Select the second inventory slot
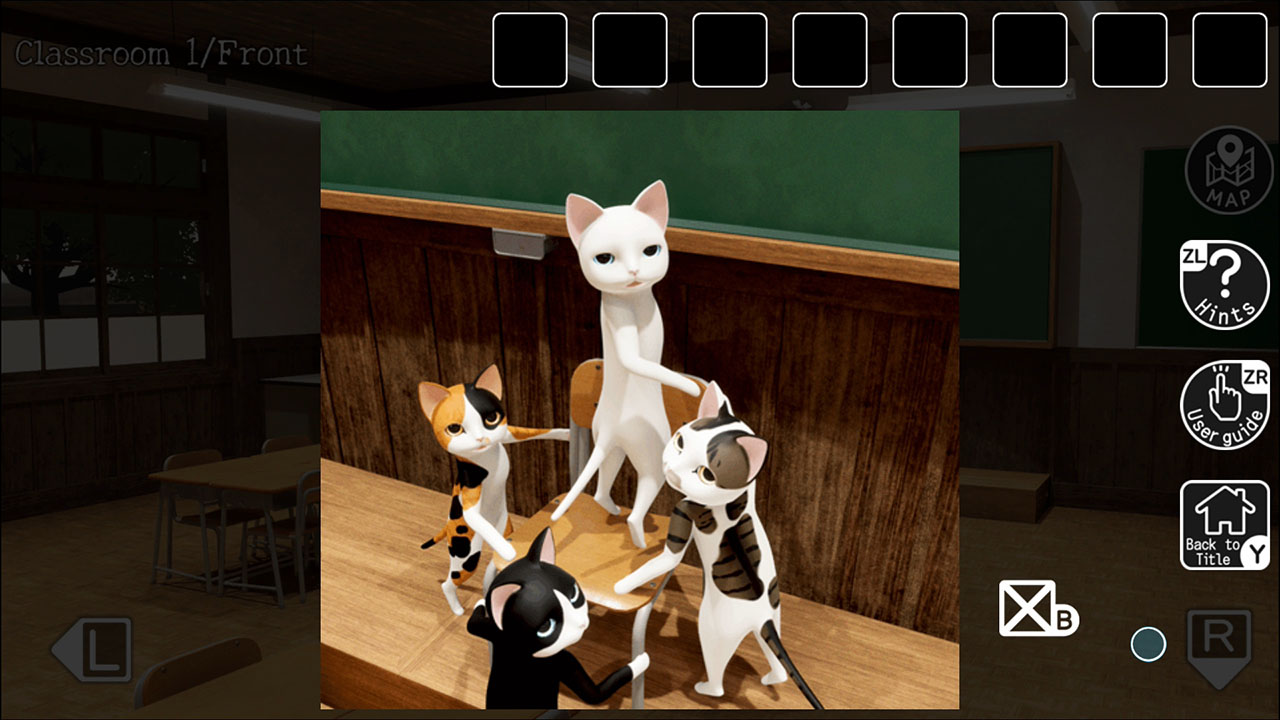Screen dimensions: 1280x720 pyautogui.click(x=631, y=52)
